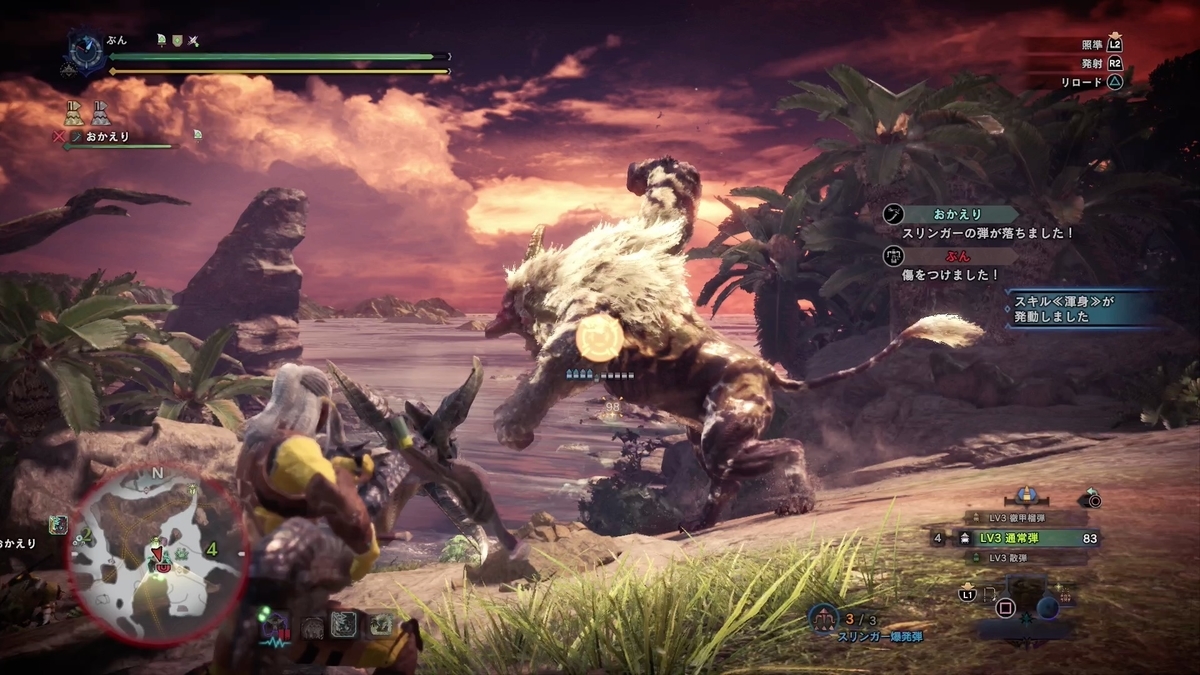This screenshot has height=675, width=1200.
Task: Click the gold first-place camp flag icon
Action: click(x=73, y=111)
